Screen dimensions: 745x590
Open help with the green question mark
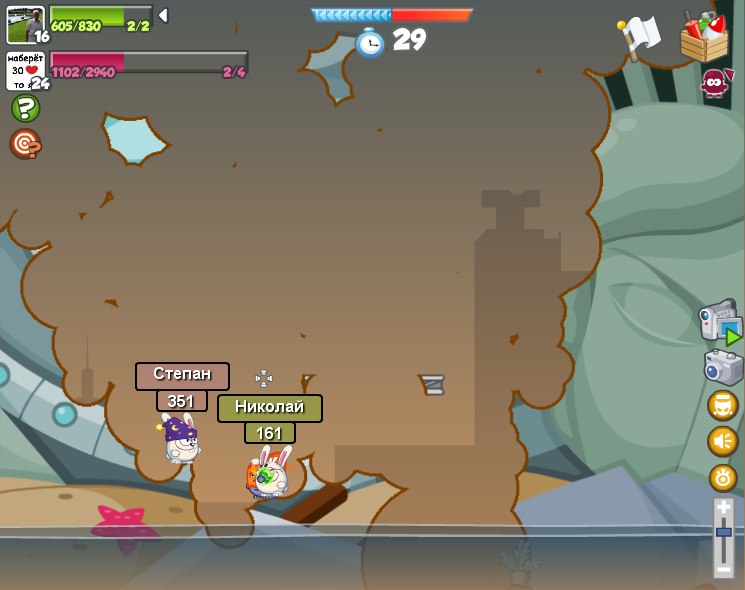tap(25, 108)
